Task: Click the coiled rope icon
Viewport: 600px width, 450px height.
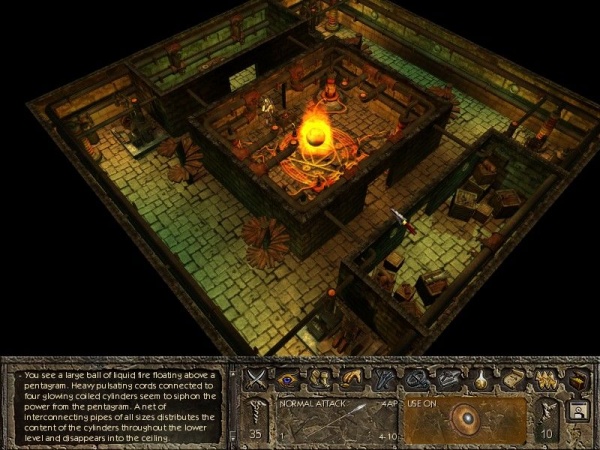Action: [414, 379]
